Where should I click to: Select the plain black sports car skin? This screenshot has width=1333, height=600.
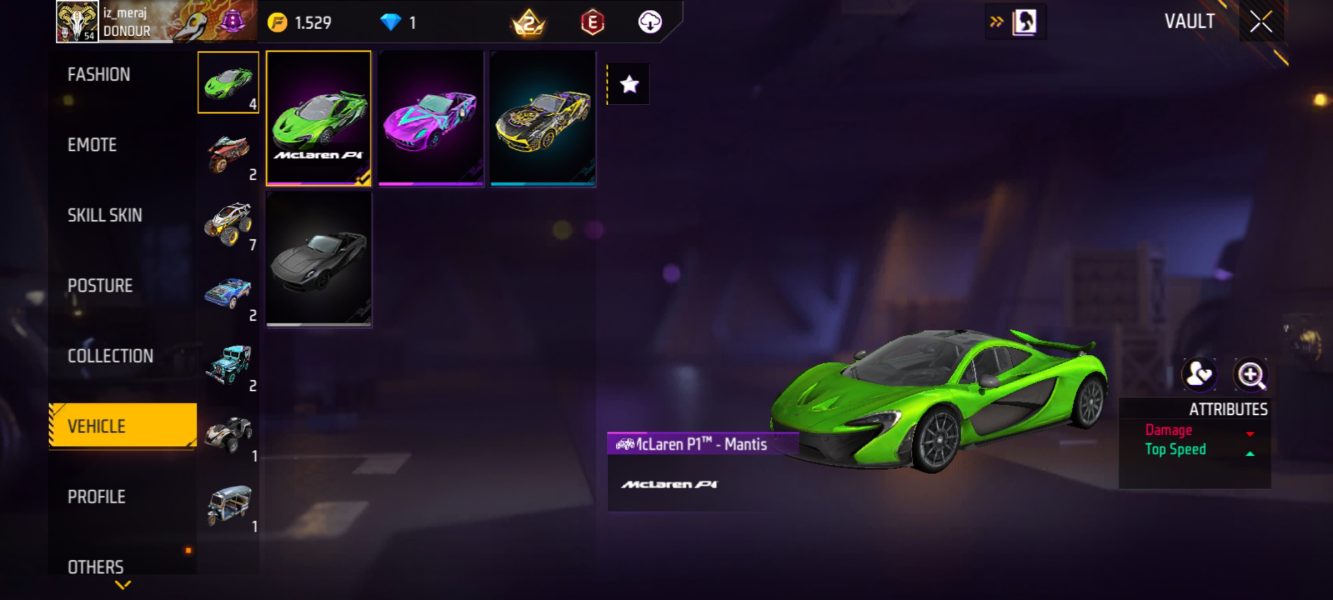[319, 259]
